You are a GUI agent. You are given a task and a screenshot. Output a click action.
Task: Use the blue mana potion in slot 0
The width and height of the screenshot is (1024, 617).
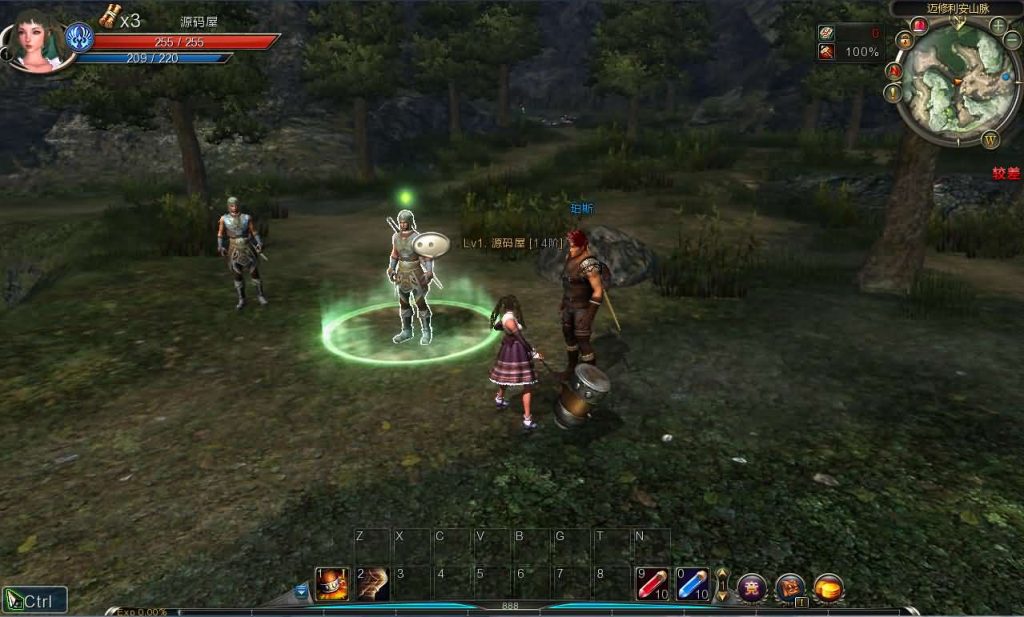pos(692,584)
